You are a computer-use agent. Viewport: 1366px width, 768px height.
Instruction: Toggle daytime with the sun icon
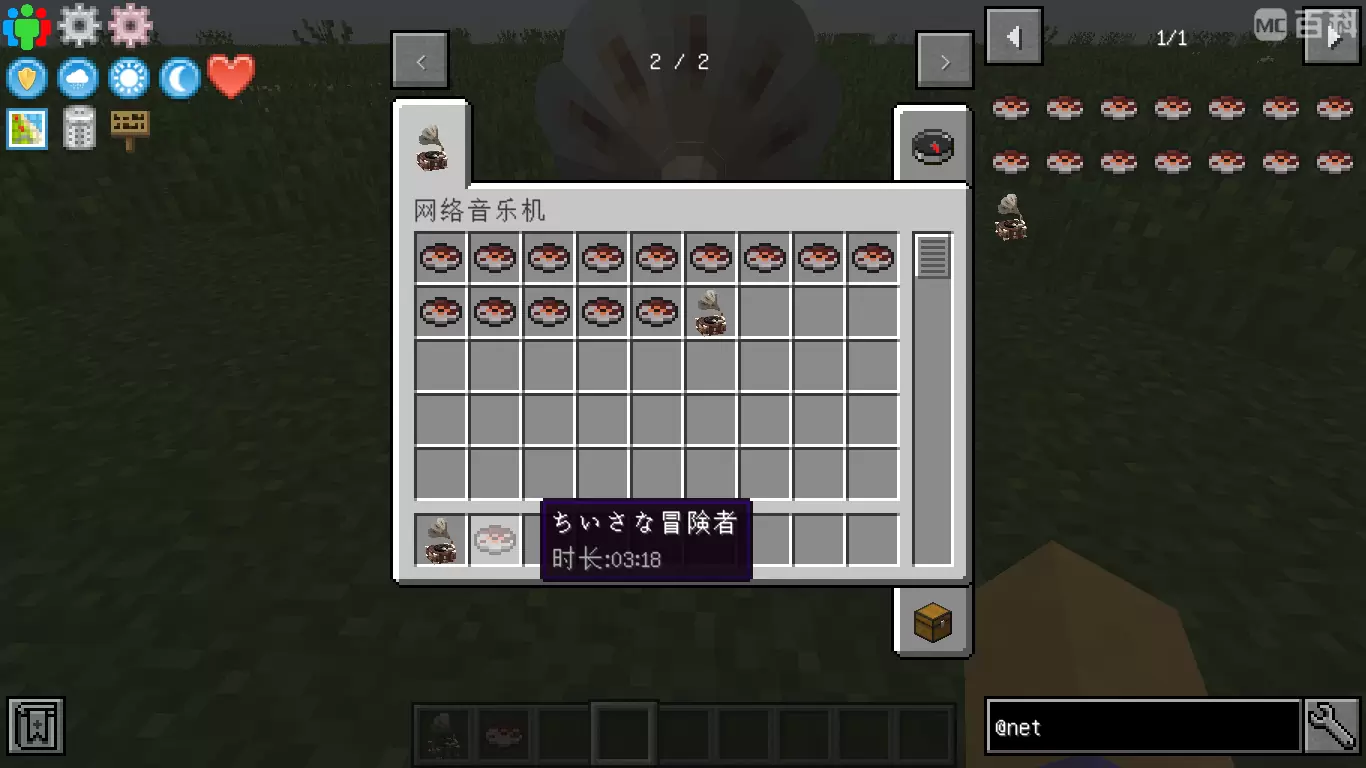[x=128, y=78]
